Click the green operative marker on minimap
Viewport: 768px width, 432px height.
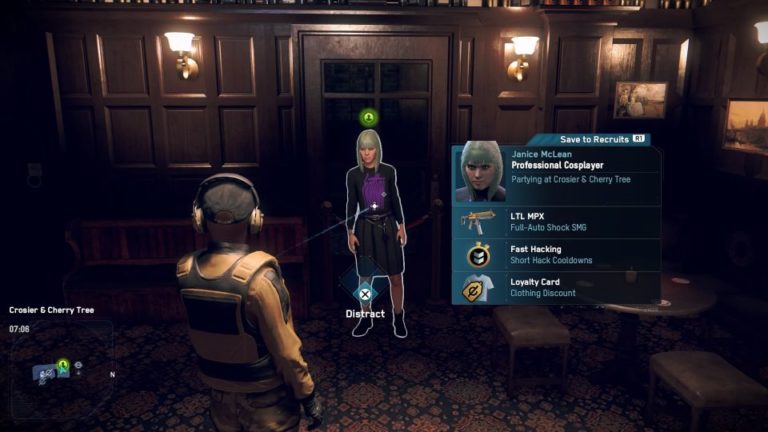pyautogui.click(x=62, y=365)
